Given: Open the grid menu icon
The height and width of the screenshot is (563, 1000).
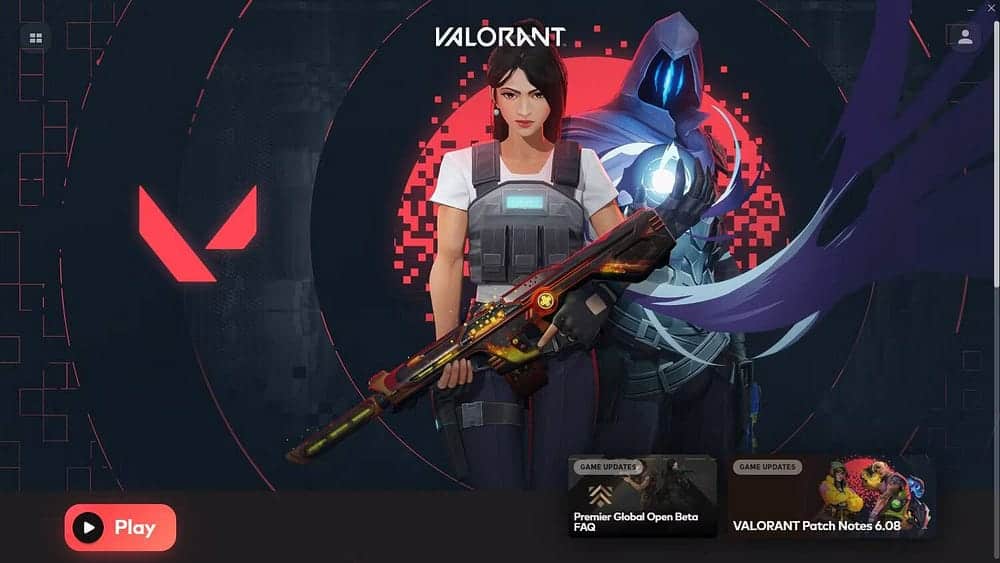Looking at the screenshot, I should [x=36, y=38].
